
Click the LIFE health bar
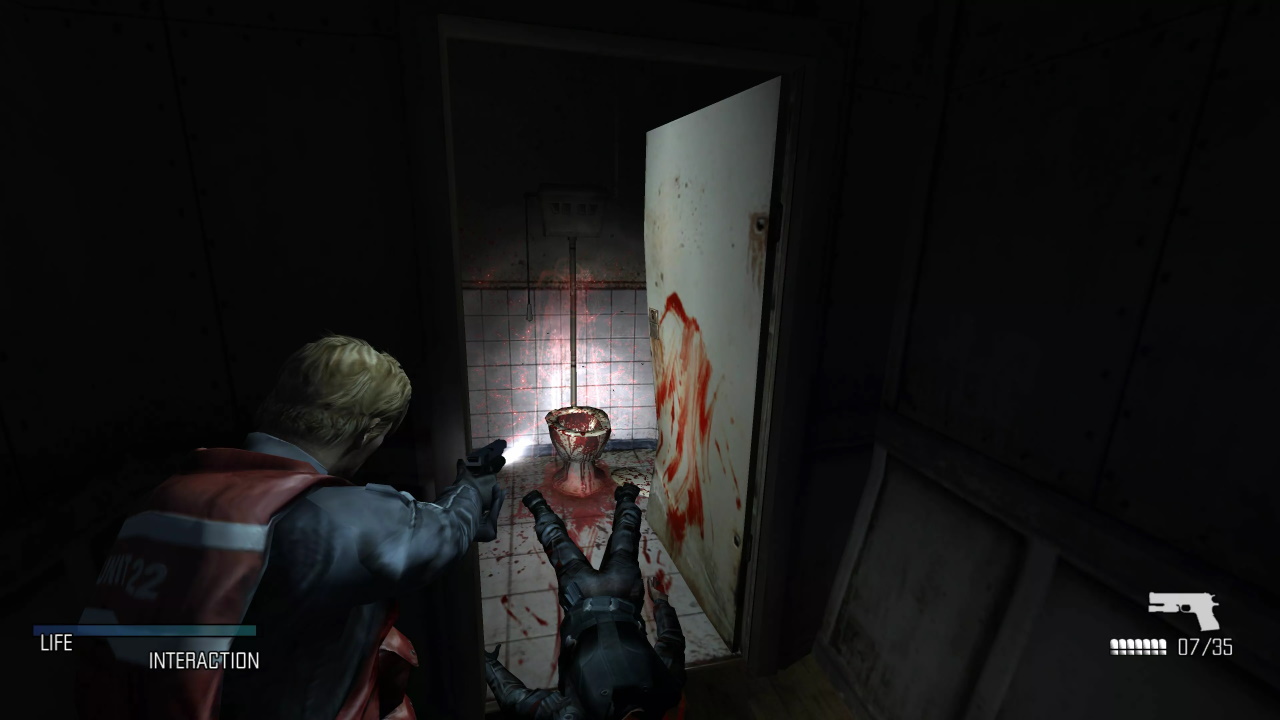coord(145,633)
